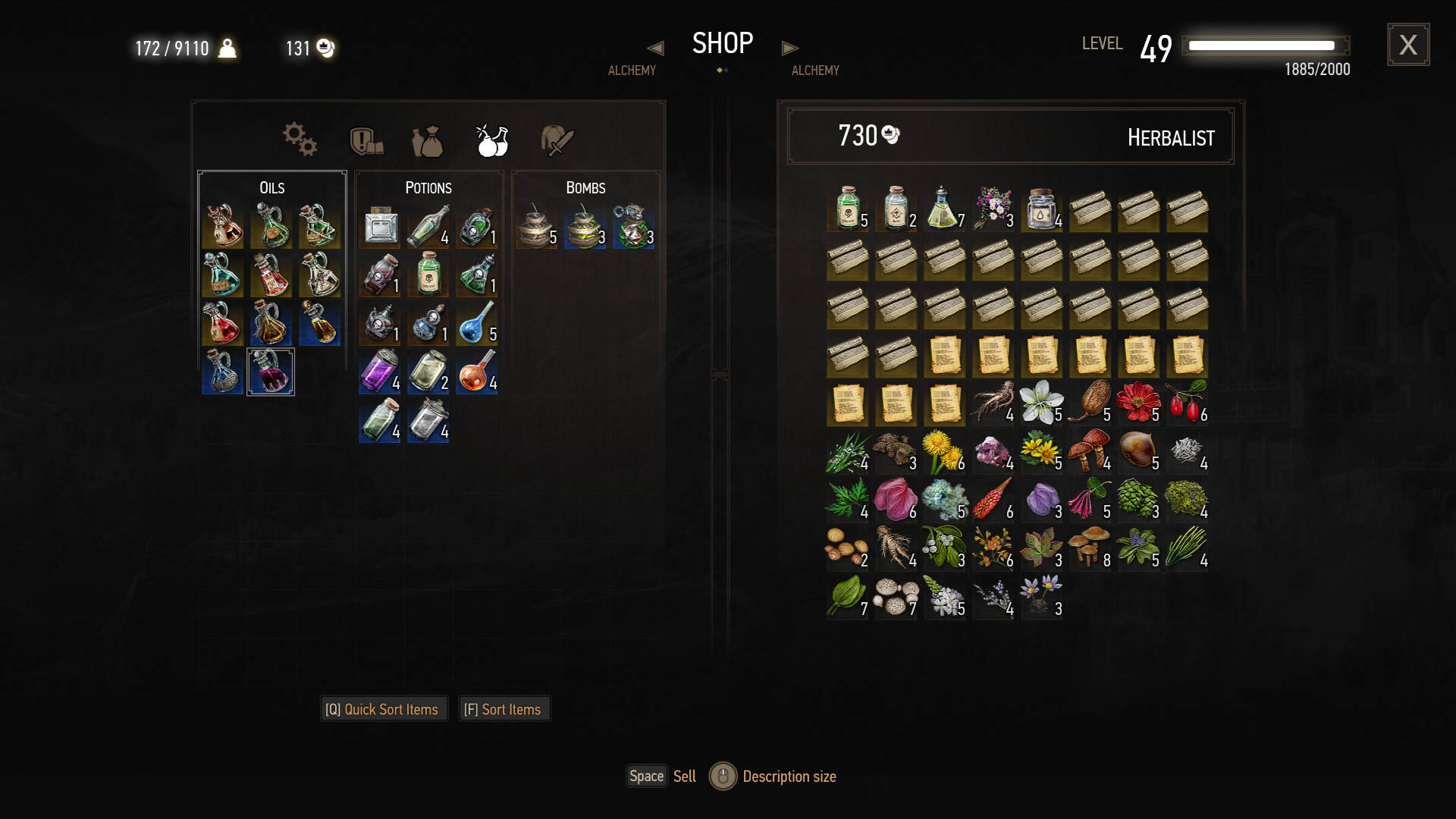Click the Sort Items button

click(x=504, y=709)
